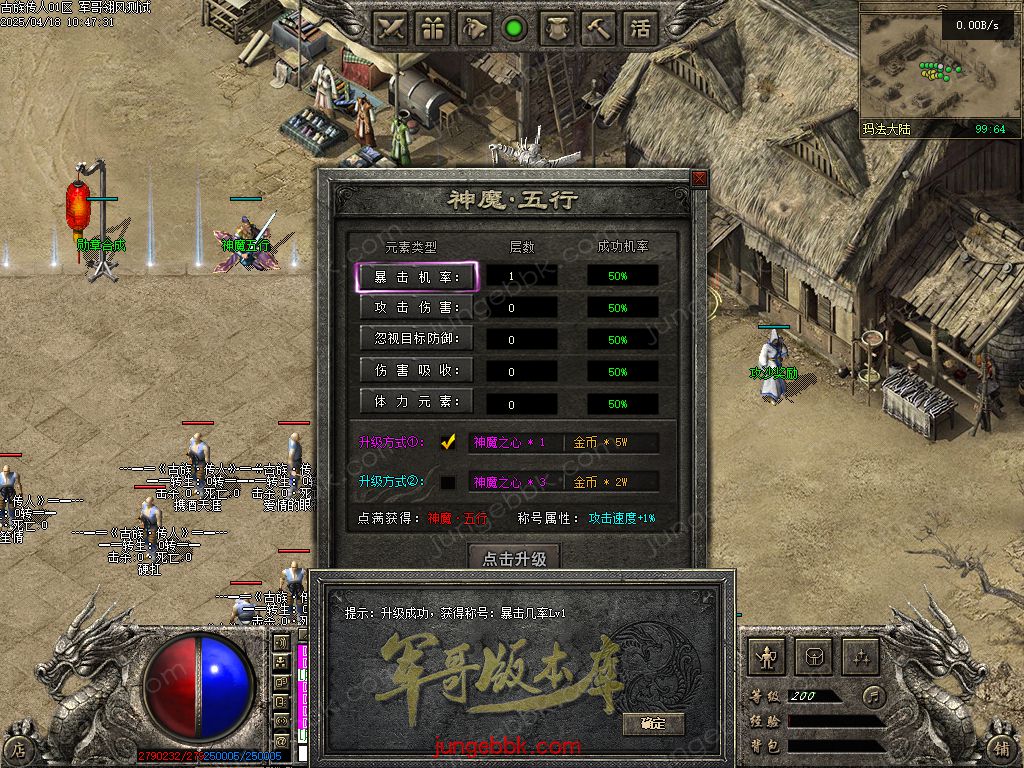The height and width of the screenshot is (768, 1024).
Task: Choose the 攻击伤害 element type
Action: 417,308
